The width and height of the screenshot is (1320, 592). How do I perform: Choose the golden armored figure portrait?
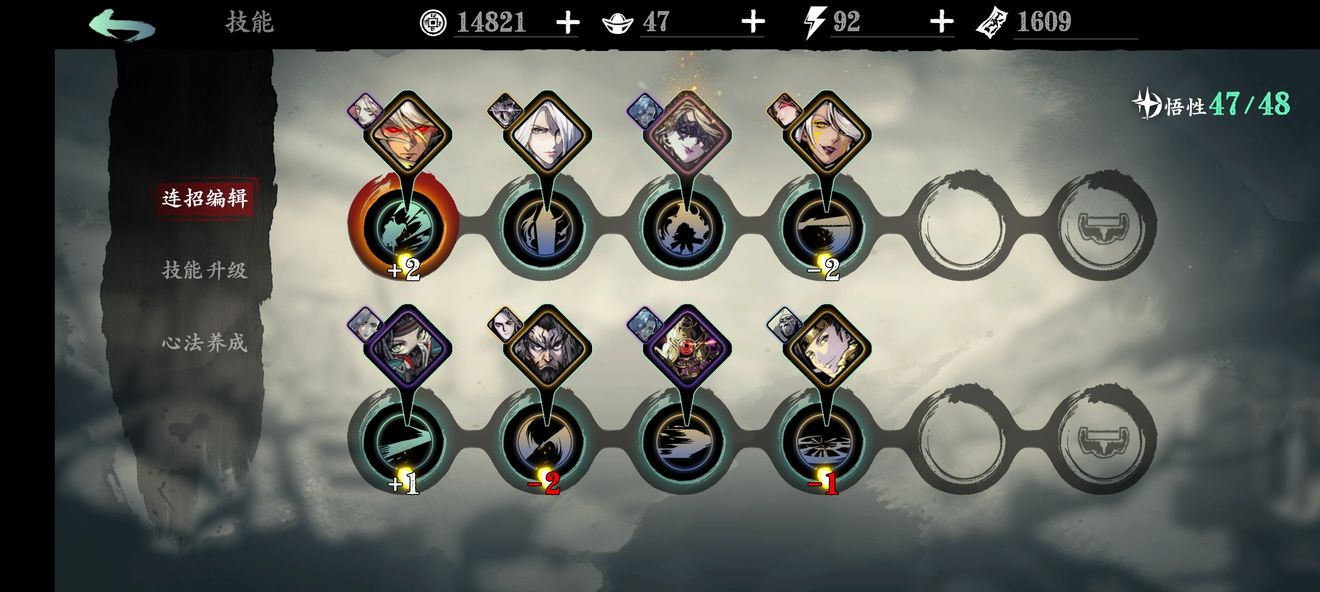685,347
